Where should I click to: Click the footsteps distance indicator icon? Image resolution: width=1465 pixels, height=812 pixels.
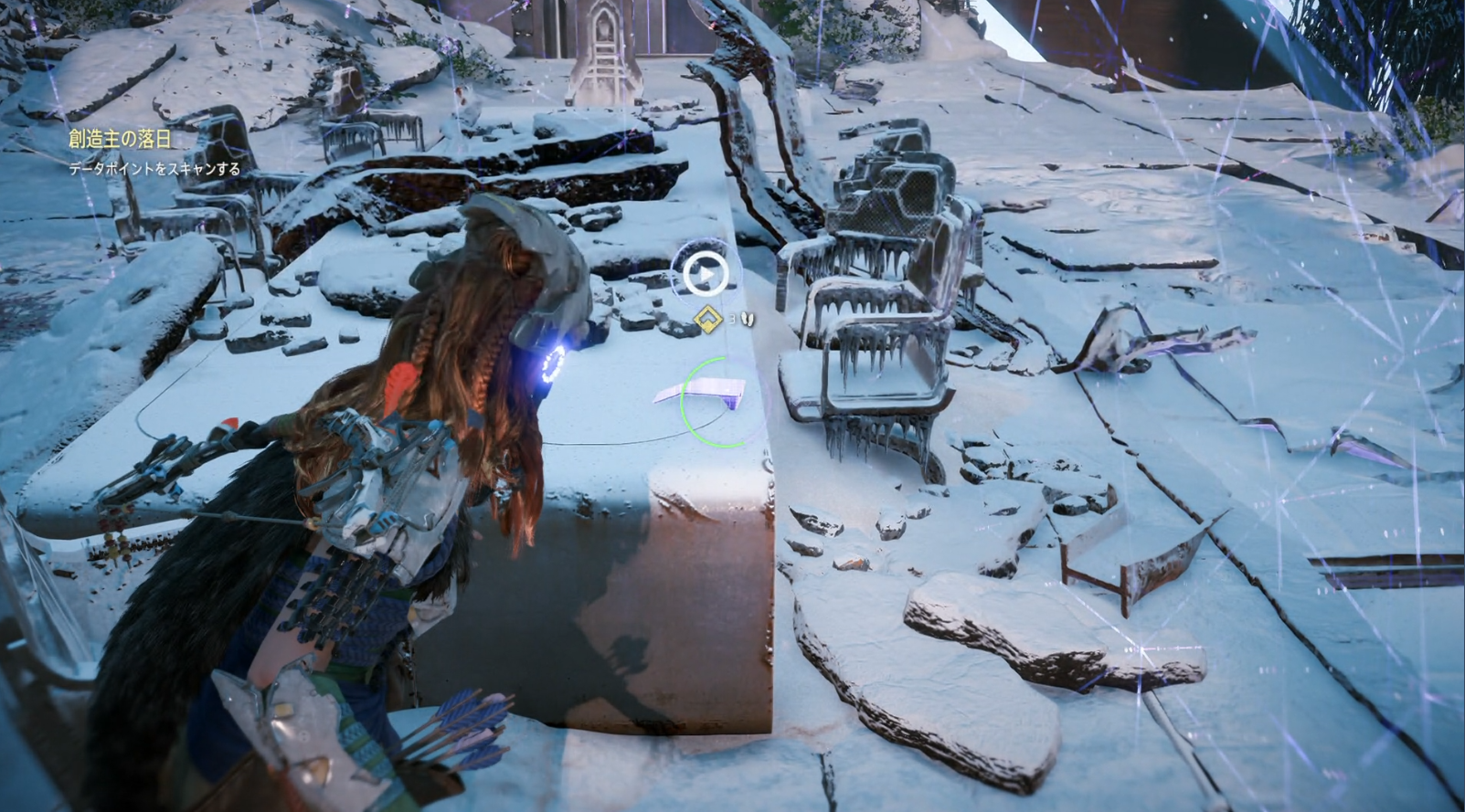[746, 317]
